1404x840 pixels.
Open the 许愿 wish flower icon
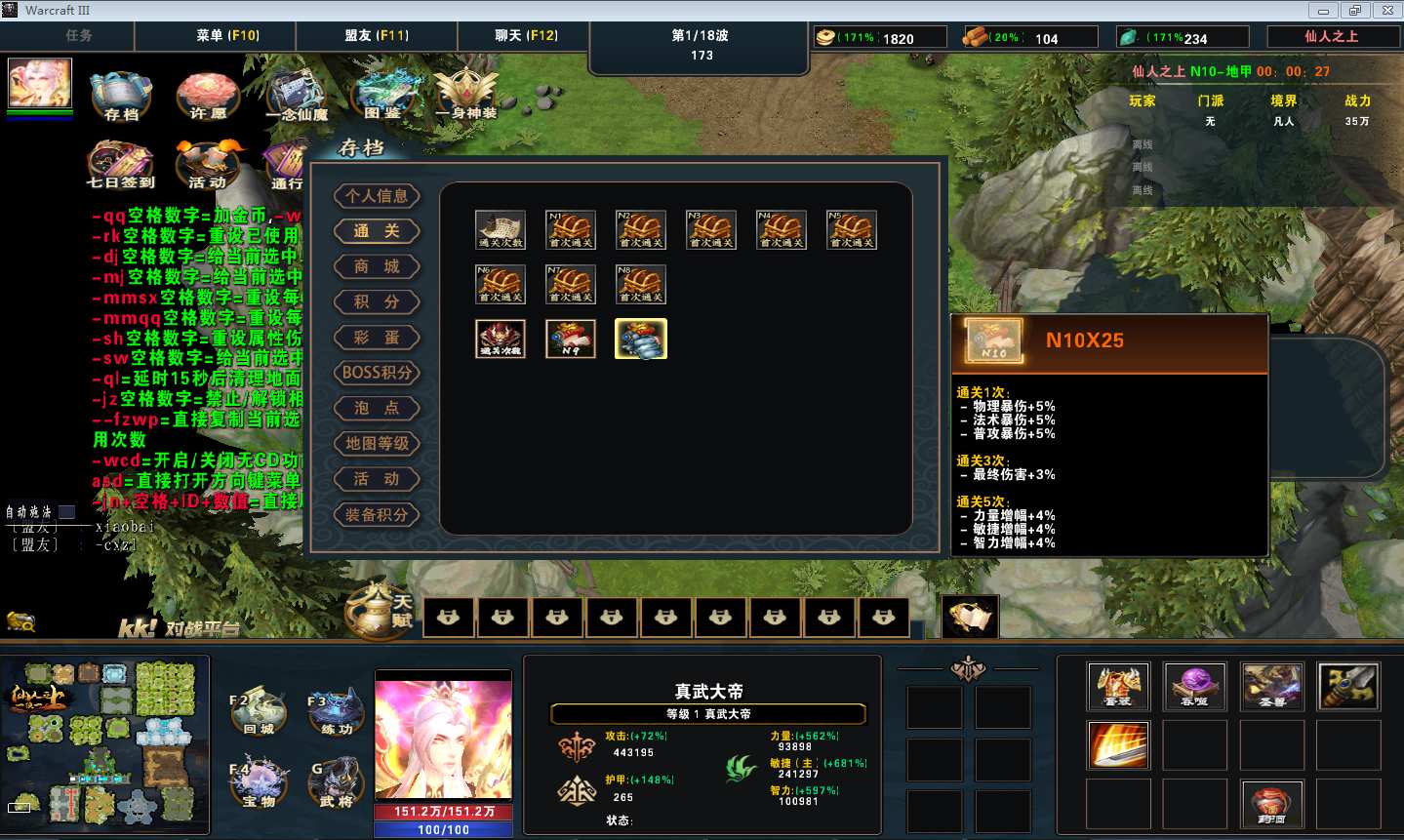pos(207,96)
